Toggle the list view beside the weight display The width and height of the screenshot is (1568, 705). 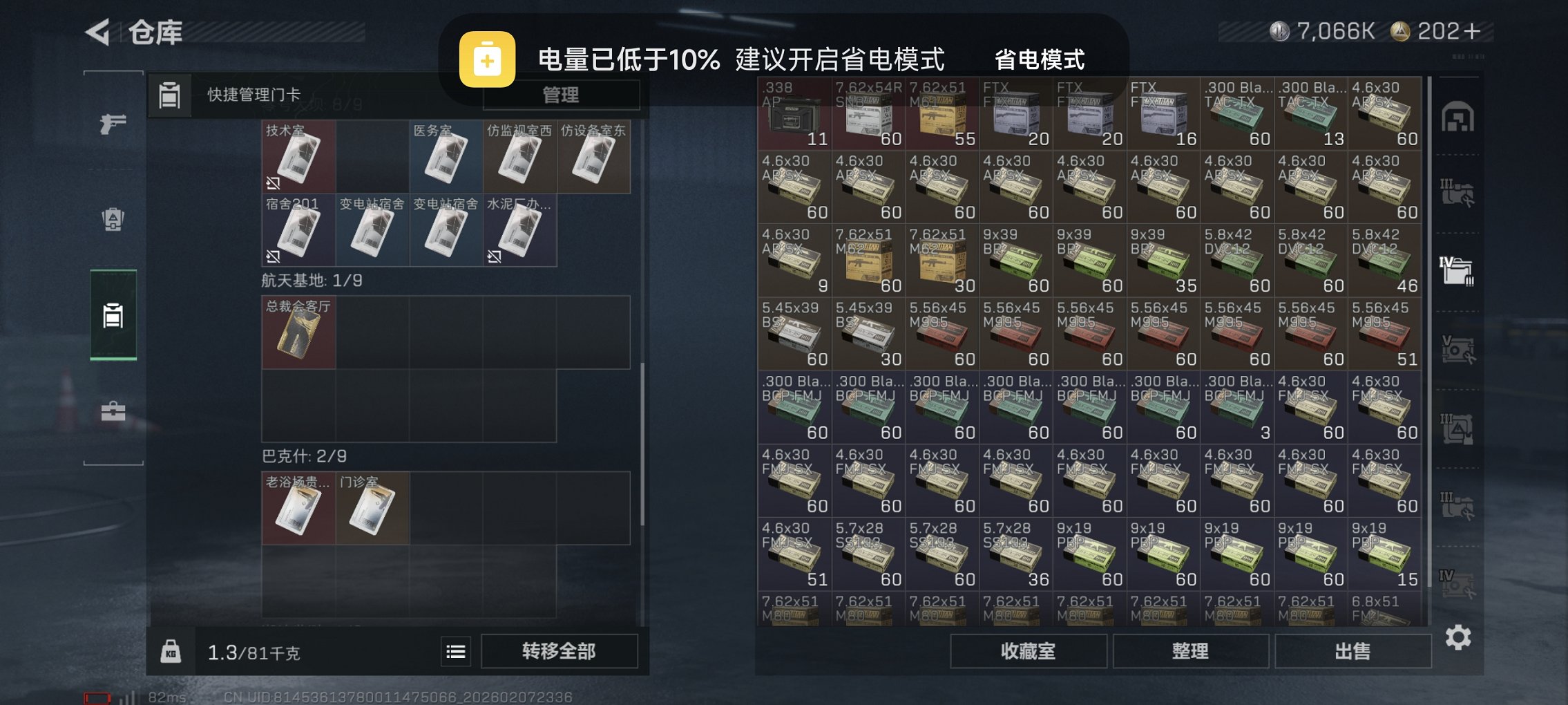[x=455, y=652]
